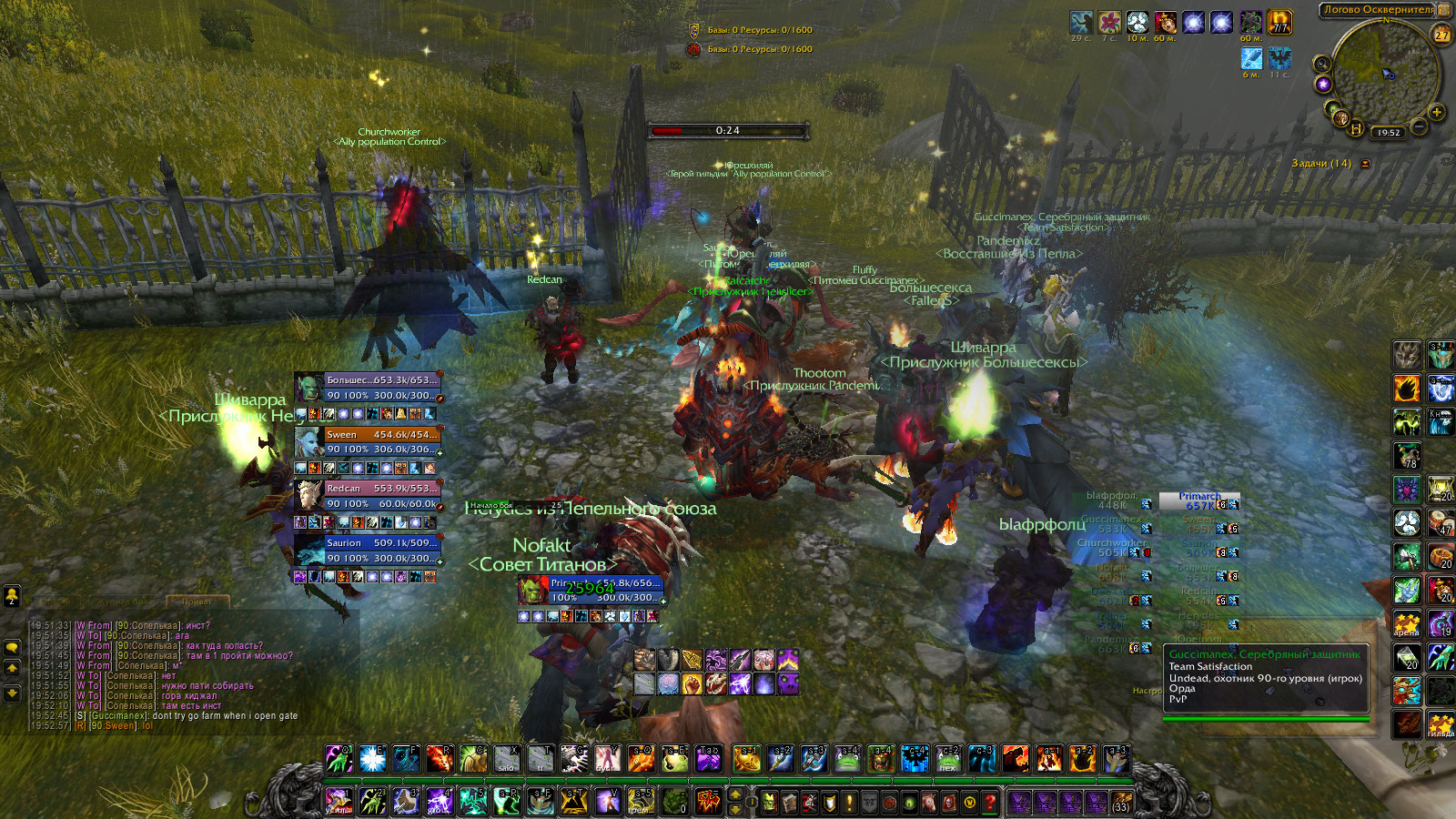Image resolution: width=1456 pixels, height=819 pixels.
Task: Collapse the Задачи (14) quest tracker
Action: coord(1365,164)
